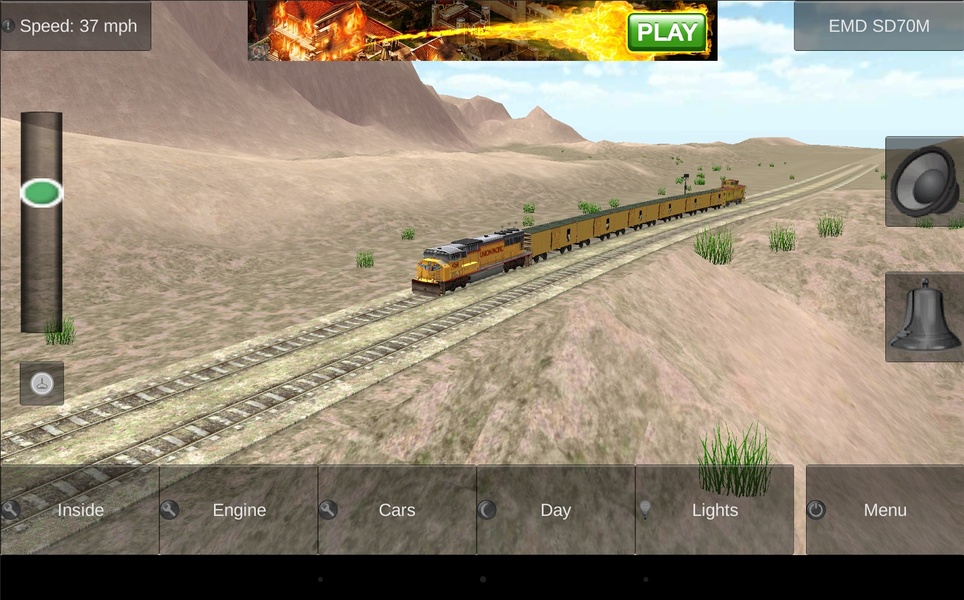Click the green throttle slider knob

click(42, 193)
